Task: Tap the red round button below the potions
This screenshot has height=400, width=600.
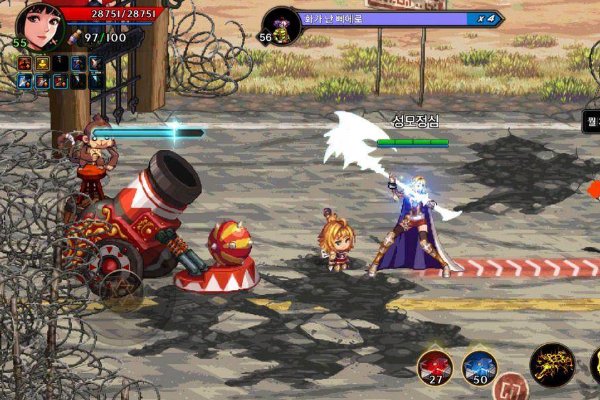Action: click(x=510, y=388)
